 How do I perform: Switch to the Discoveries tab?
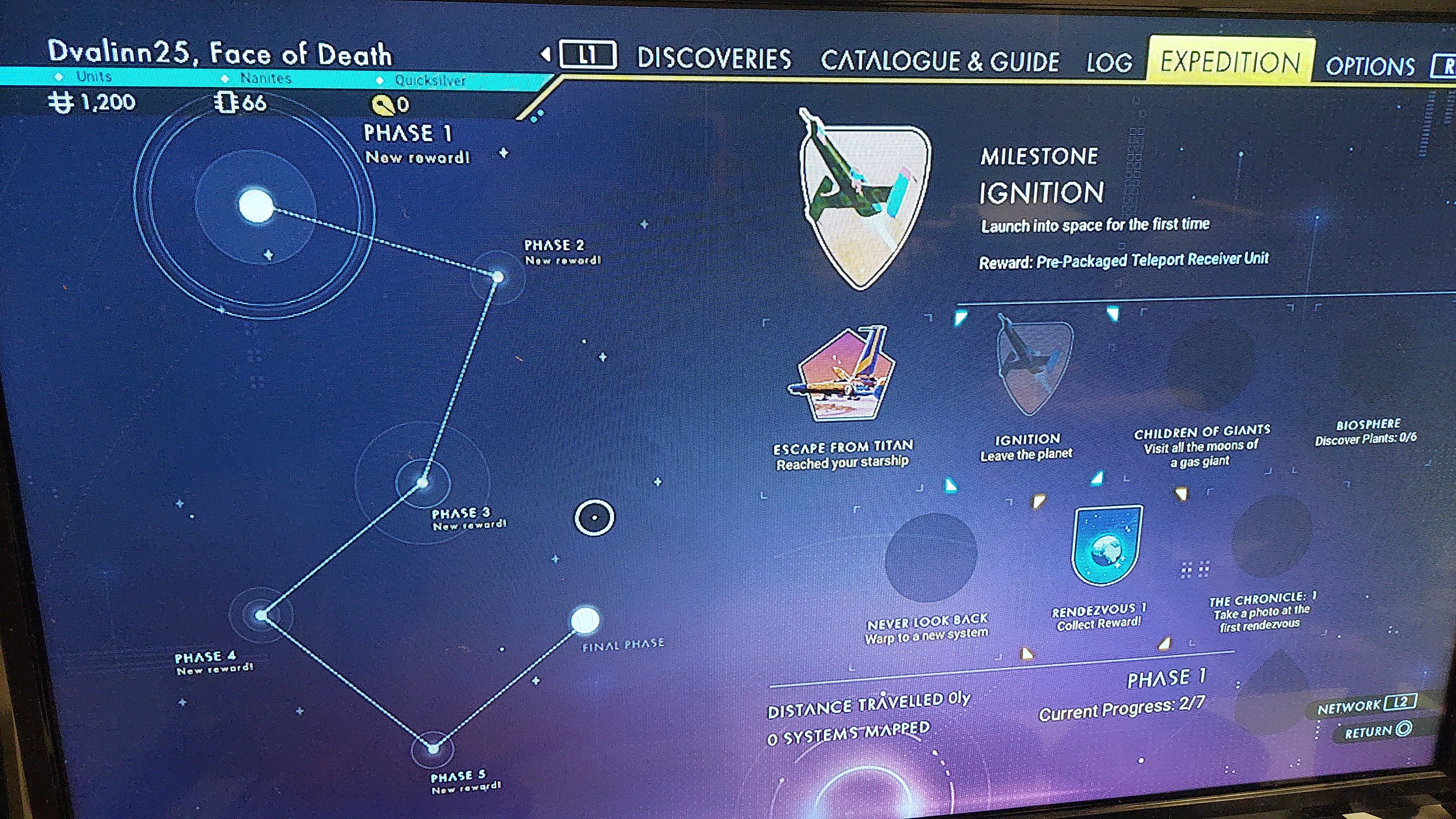pyautogui.click(x=714, y=59)
